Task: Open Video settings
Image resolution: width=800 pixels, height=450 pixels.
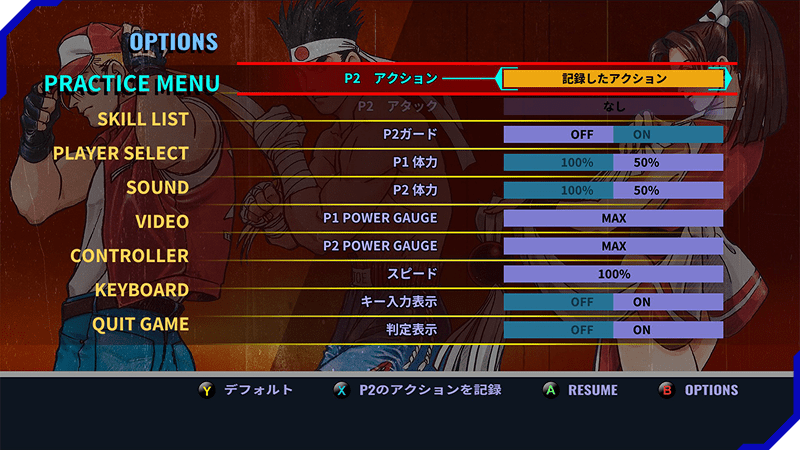Action: point(162,221)
